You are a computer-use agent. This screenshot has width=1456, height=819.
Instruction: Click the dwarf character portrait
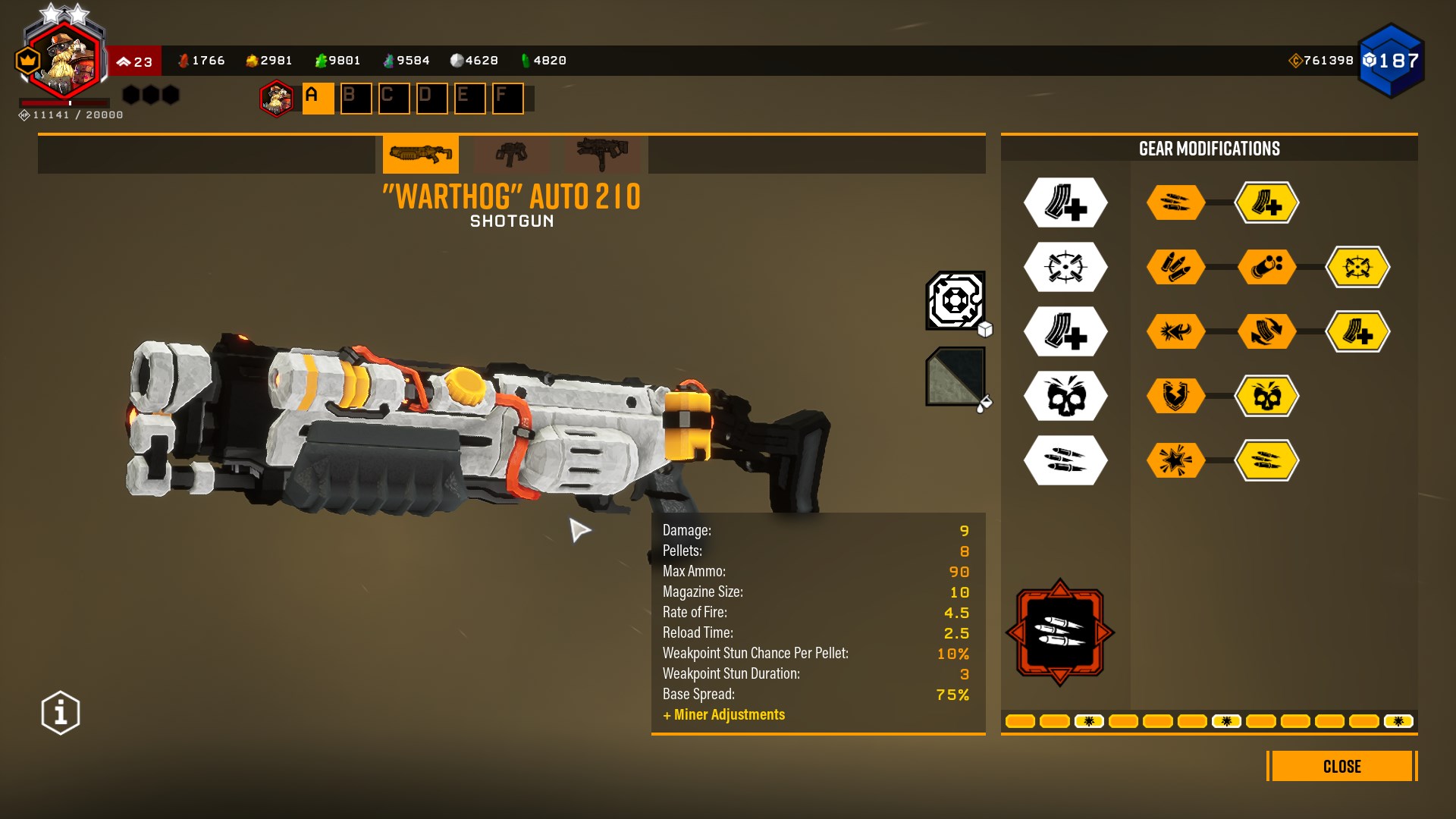tap(64, 61)
